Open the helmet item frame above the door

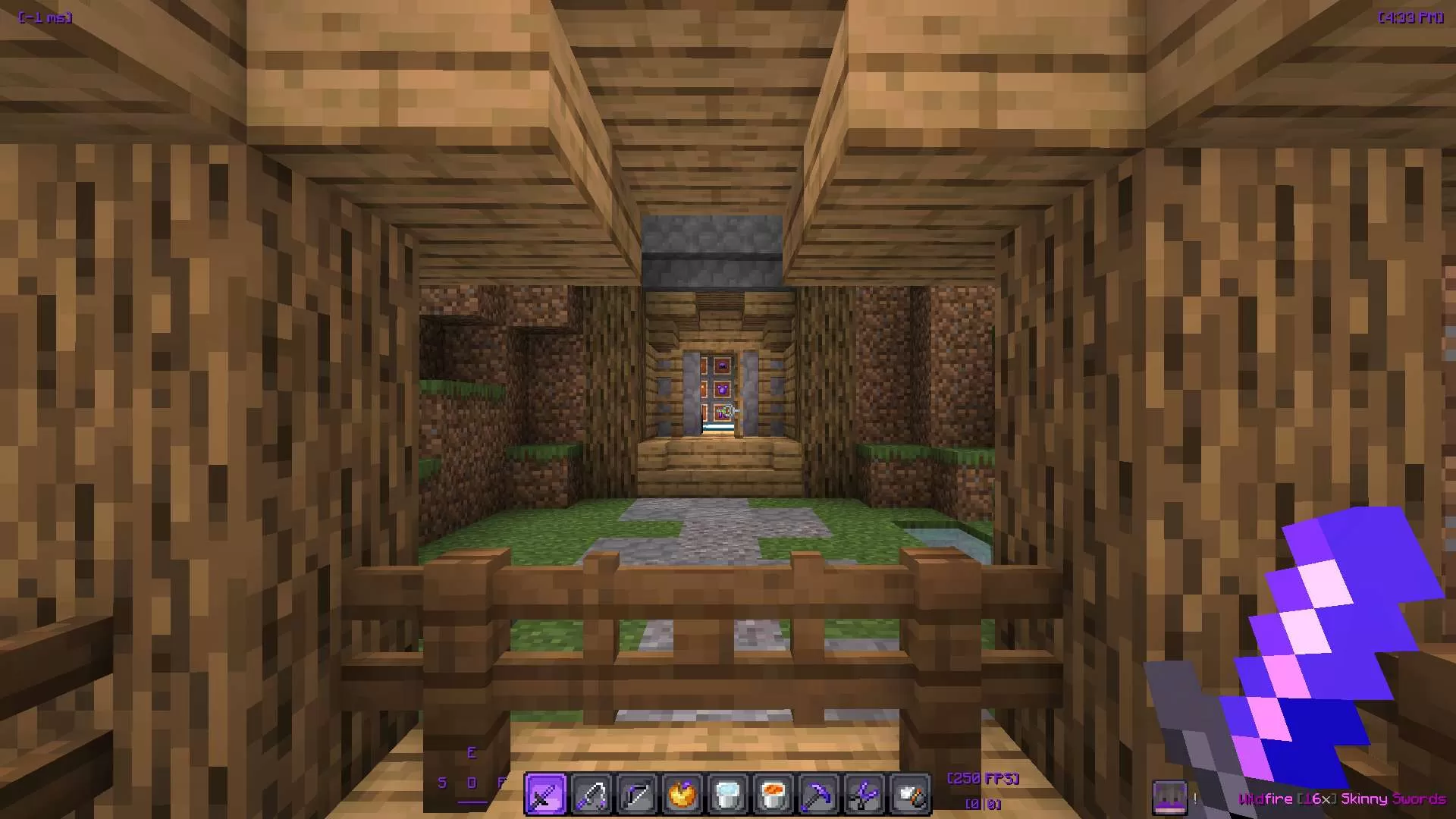pyautogui.click(x=723, y=366)
